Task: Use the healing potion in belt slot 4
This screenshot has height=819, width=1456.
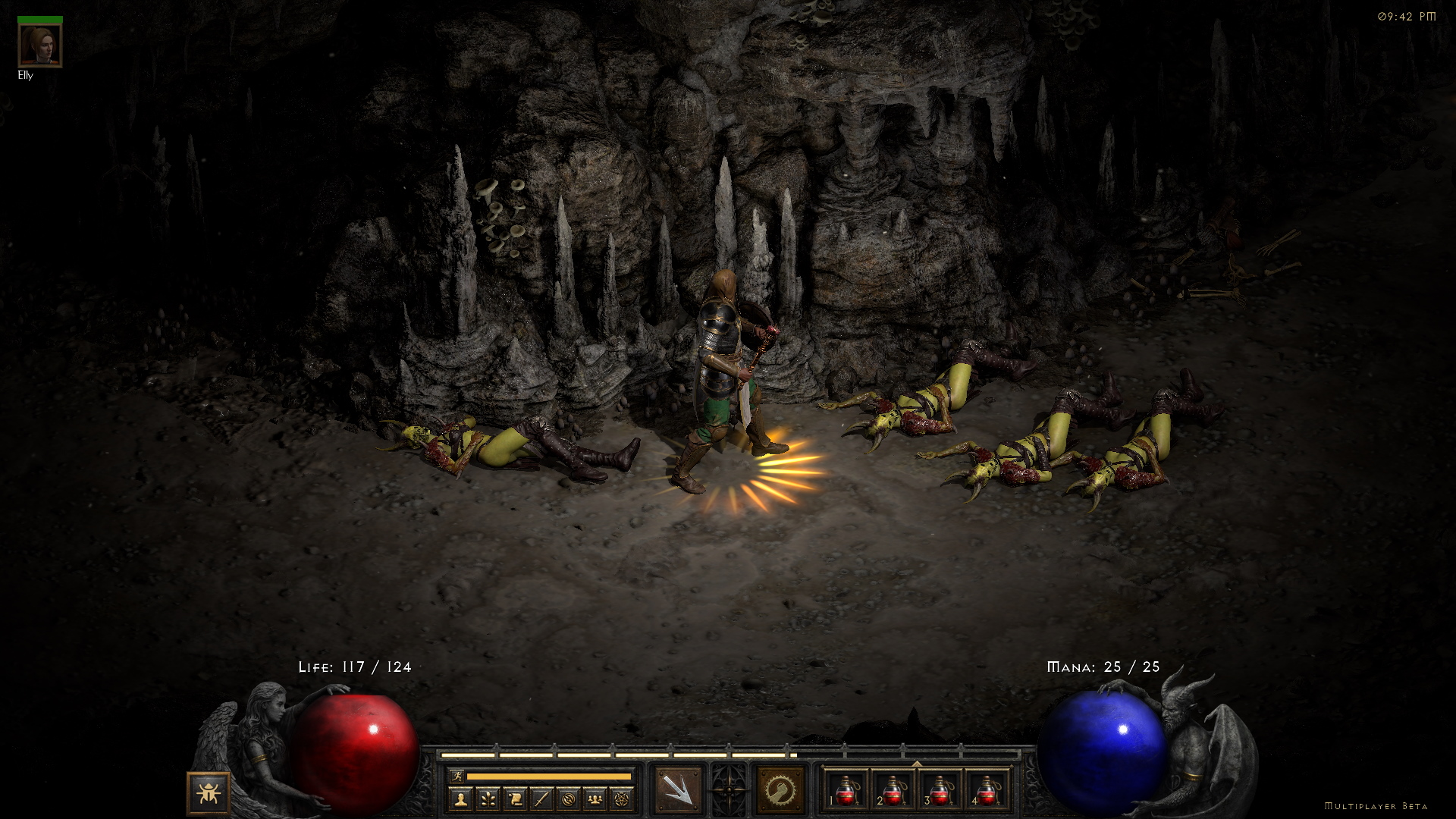Action: pos(986,790)
